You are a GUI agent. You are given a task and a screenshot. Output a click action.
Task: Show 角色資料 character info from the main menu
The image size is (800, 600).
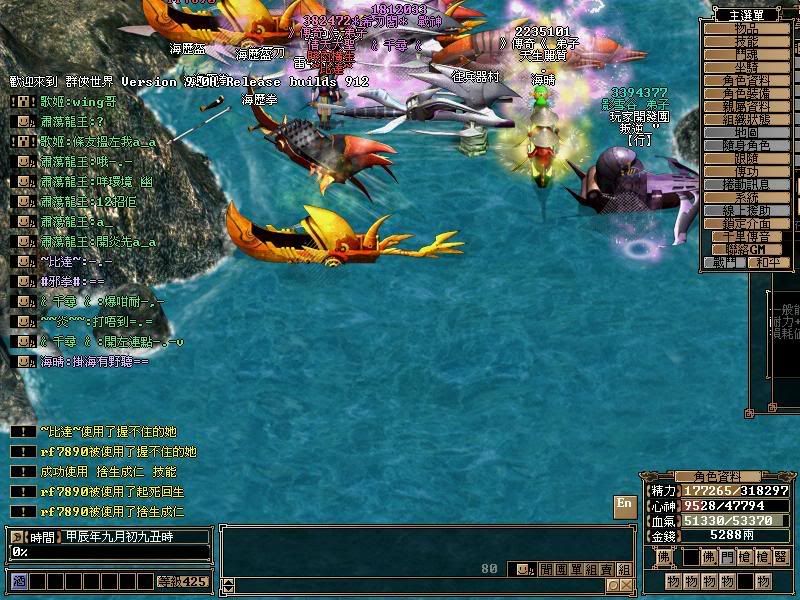coord(746,81)
